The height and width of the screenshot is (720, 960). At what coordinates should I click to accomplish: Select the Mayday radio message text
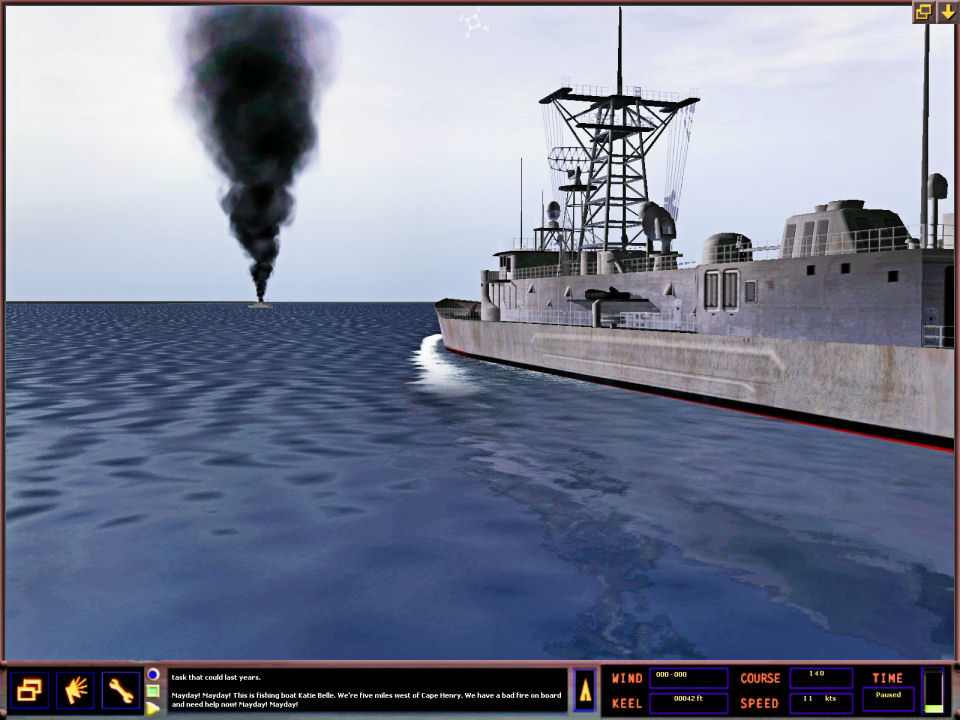coord(366,699)
